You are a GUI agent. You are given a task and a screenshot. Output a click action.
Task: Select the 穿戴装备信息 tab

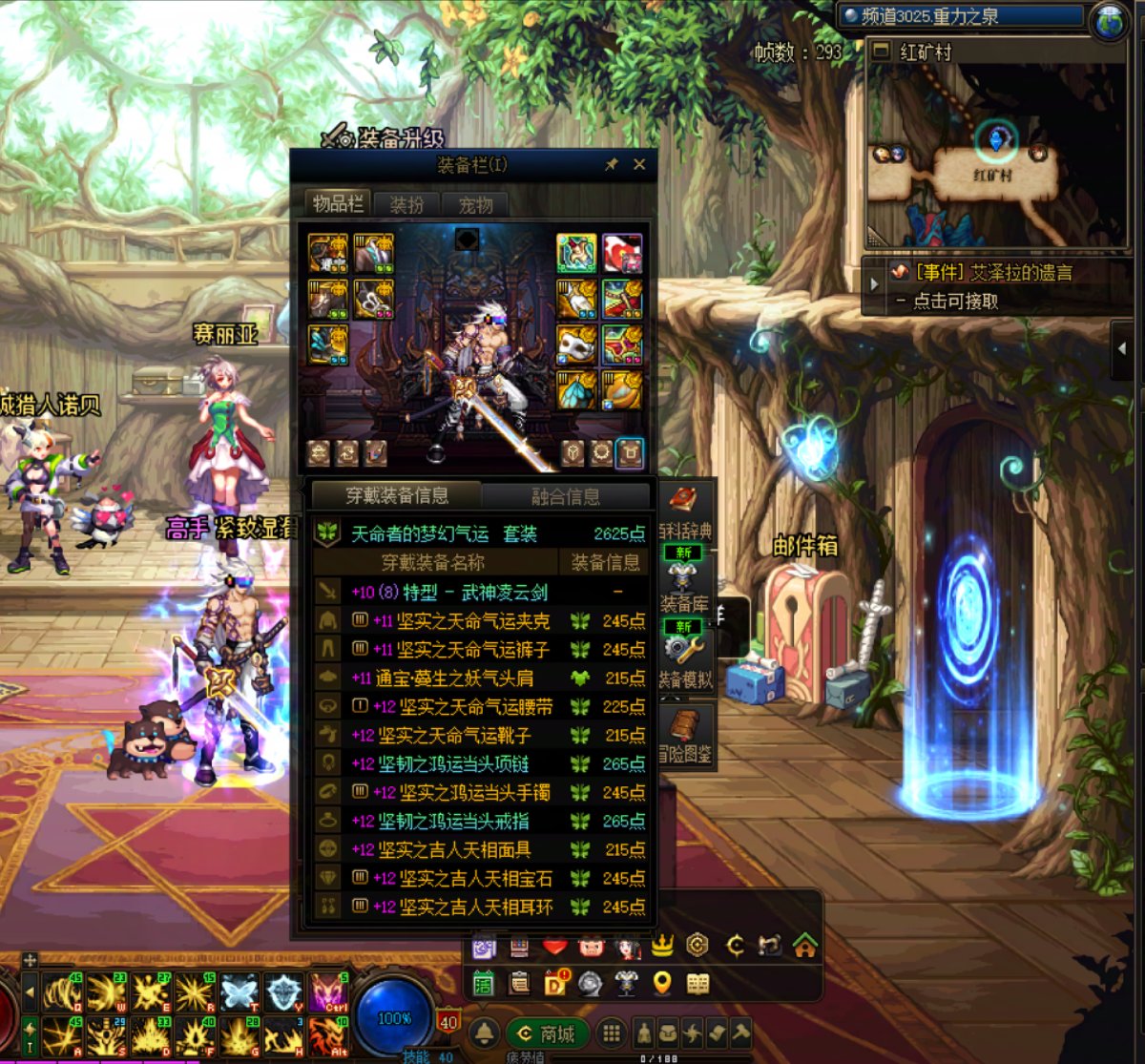(397, 495)
